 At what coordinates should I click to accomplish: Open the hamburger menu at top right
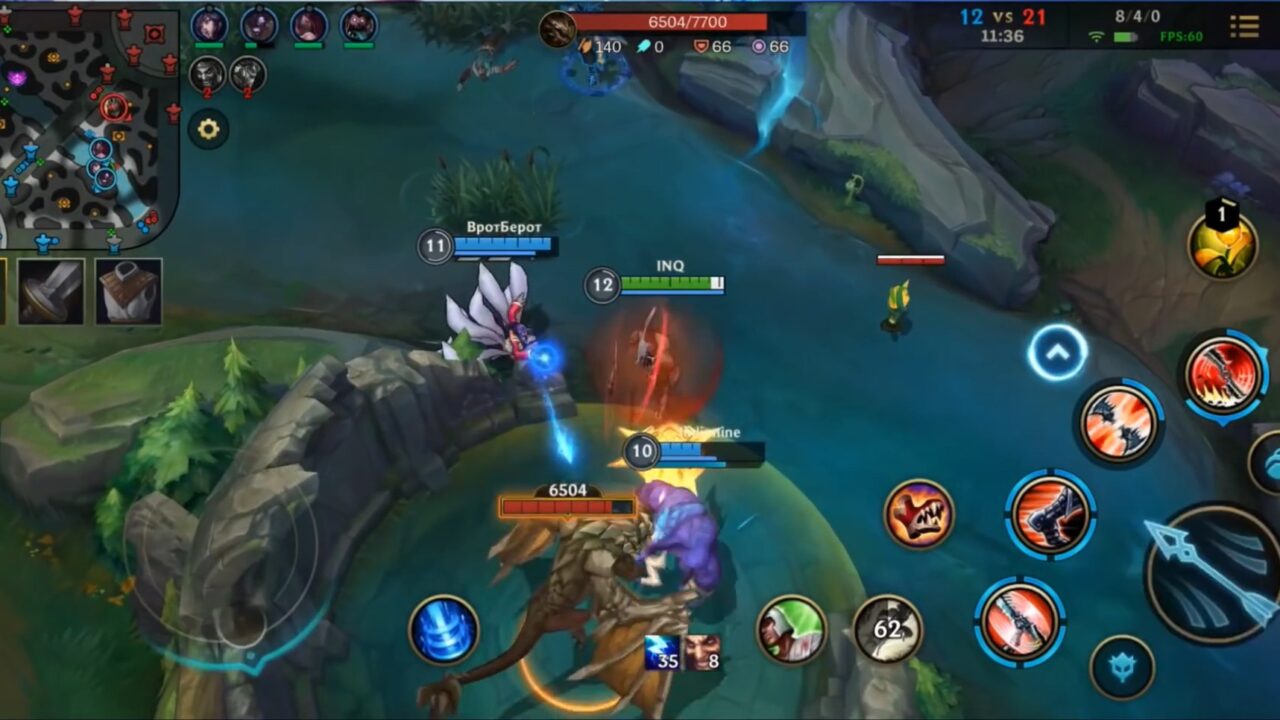pos(1245,27)
